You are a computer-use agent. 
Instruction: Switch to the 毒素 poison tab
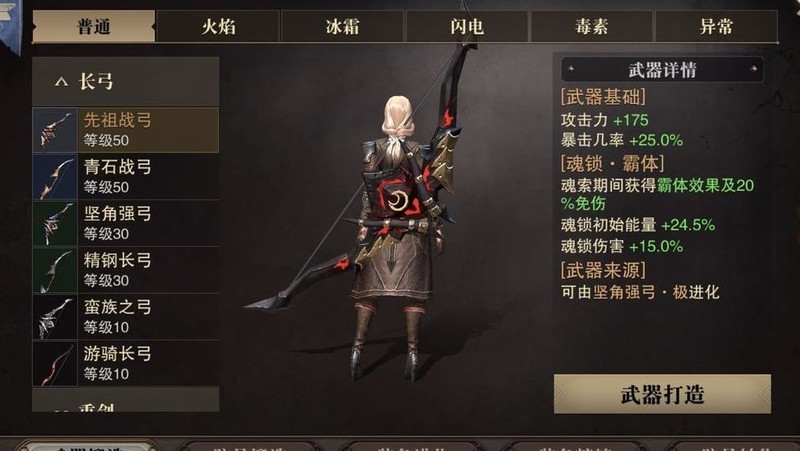point(592,27)
